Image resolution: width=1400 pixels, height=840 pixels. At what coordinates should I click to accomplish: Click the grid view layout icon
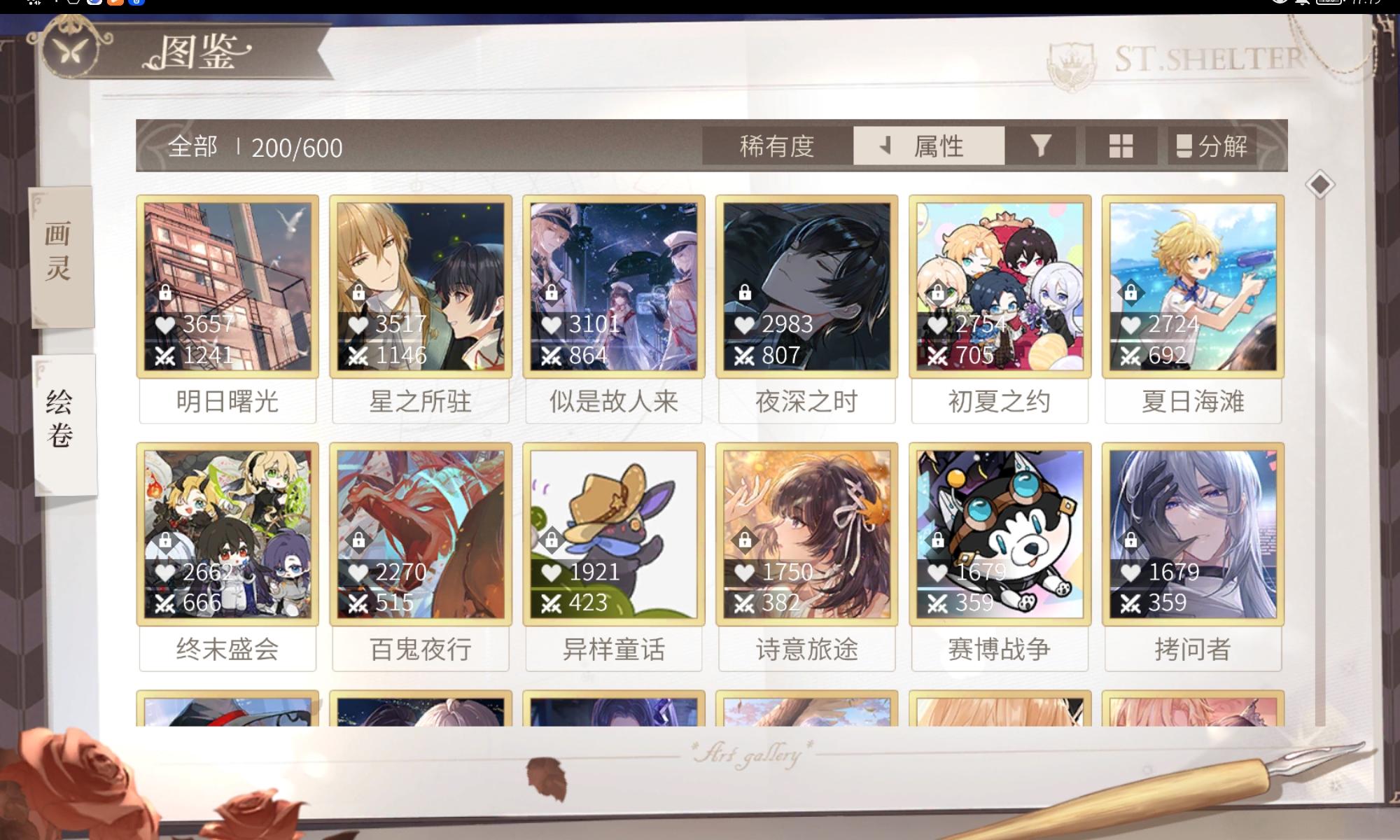pos(1121,146)
